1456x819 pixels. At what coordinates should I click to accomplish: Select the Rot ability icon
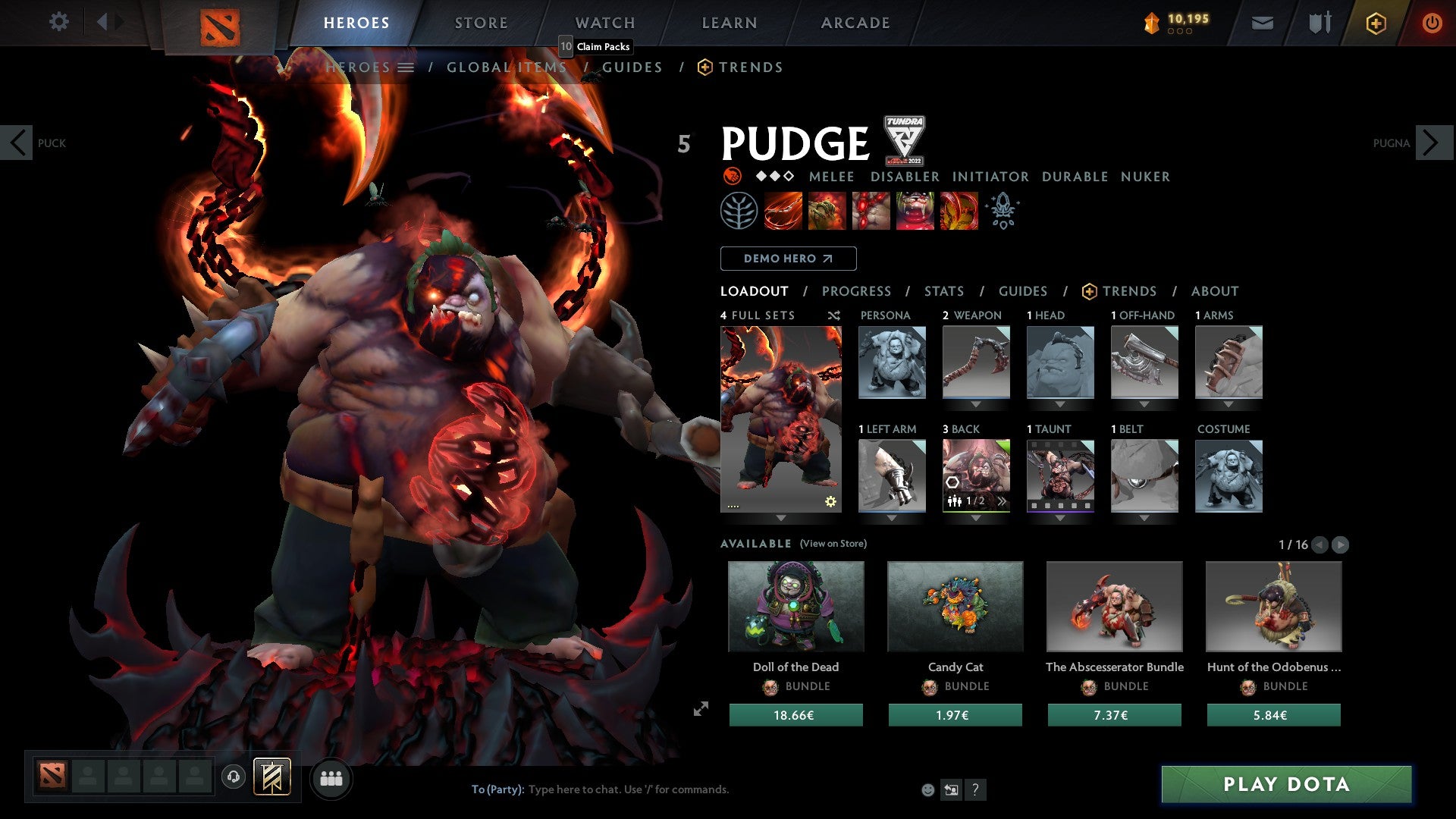point(826,211)
